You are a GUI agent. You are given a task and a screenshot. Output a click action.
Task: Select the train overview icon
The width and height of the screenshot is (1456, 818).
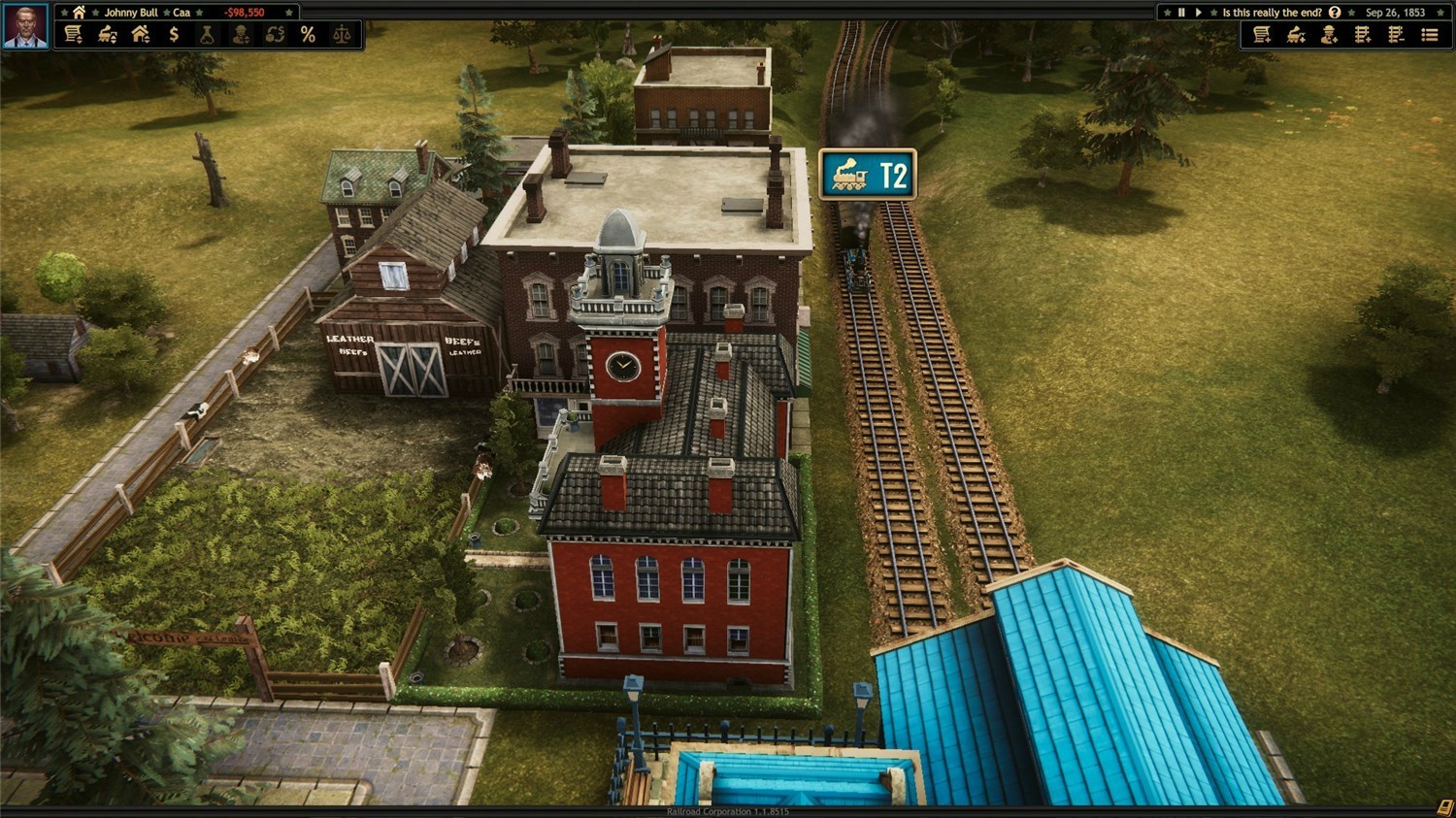tap(107, 33)
